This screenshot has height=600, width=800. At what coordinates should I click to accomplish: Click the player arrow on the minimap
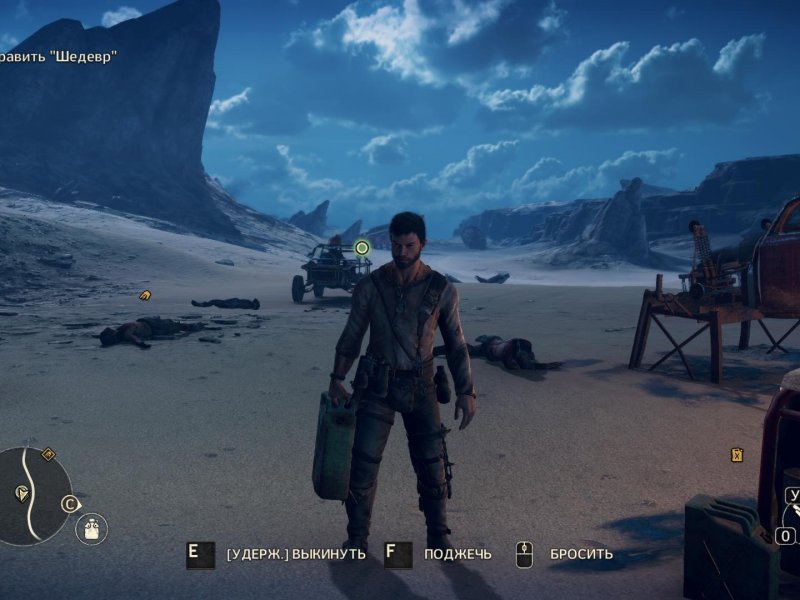click(22, 493)
